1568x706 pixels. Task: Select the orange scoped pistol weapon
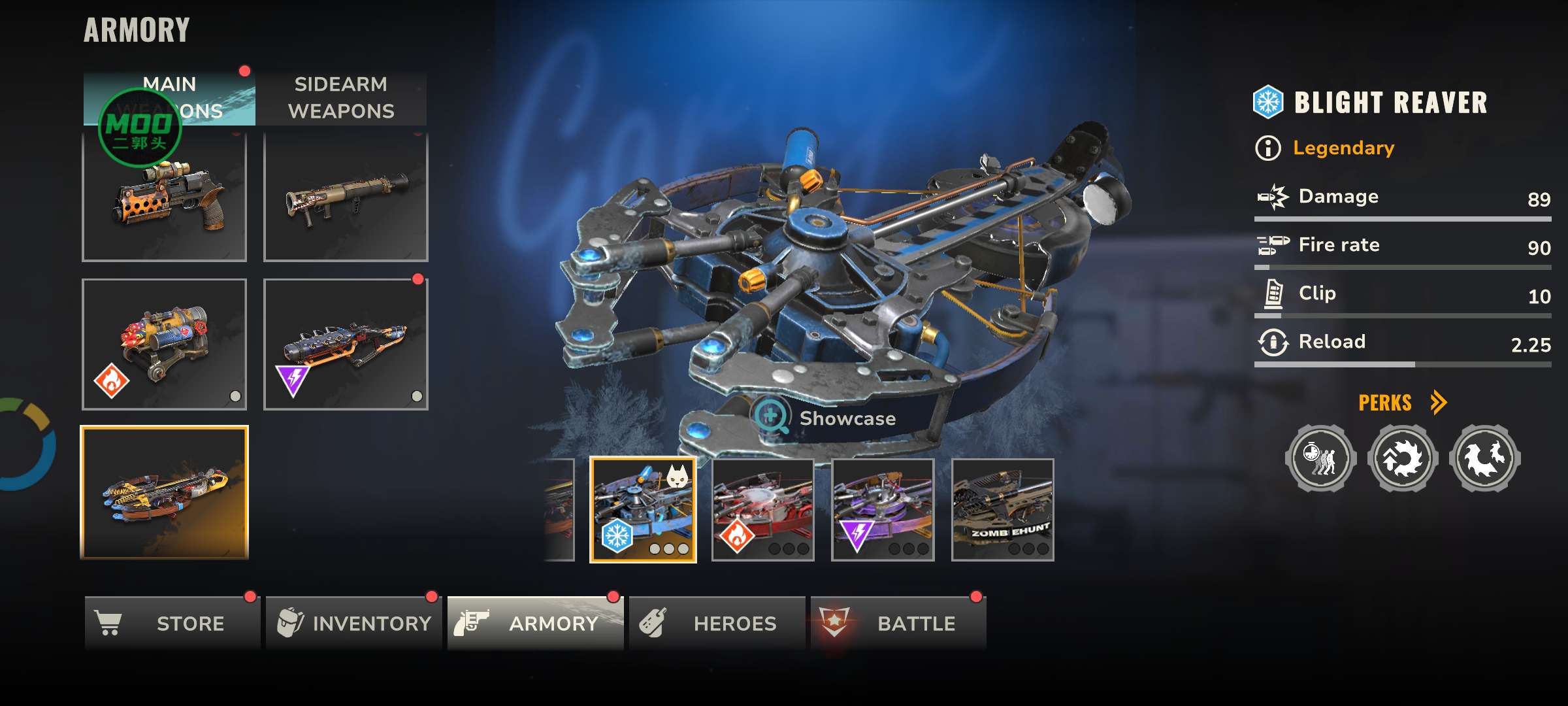(164, 196)
